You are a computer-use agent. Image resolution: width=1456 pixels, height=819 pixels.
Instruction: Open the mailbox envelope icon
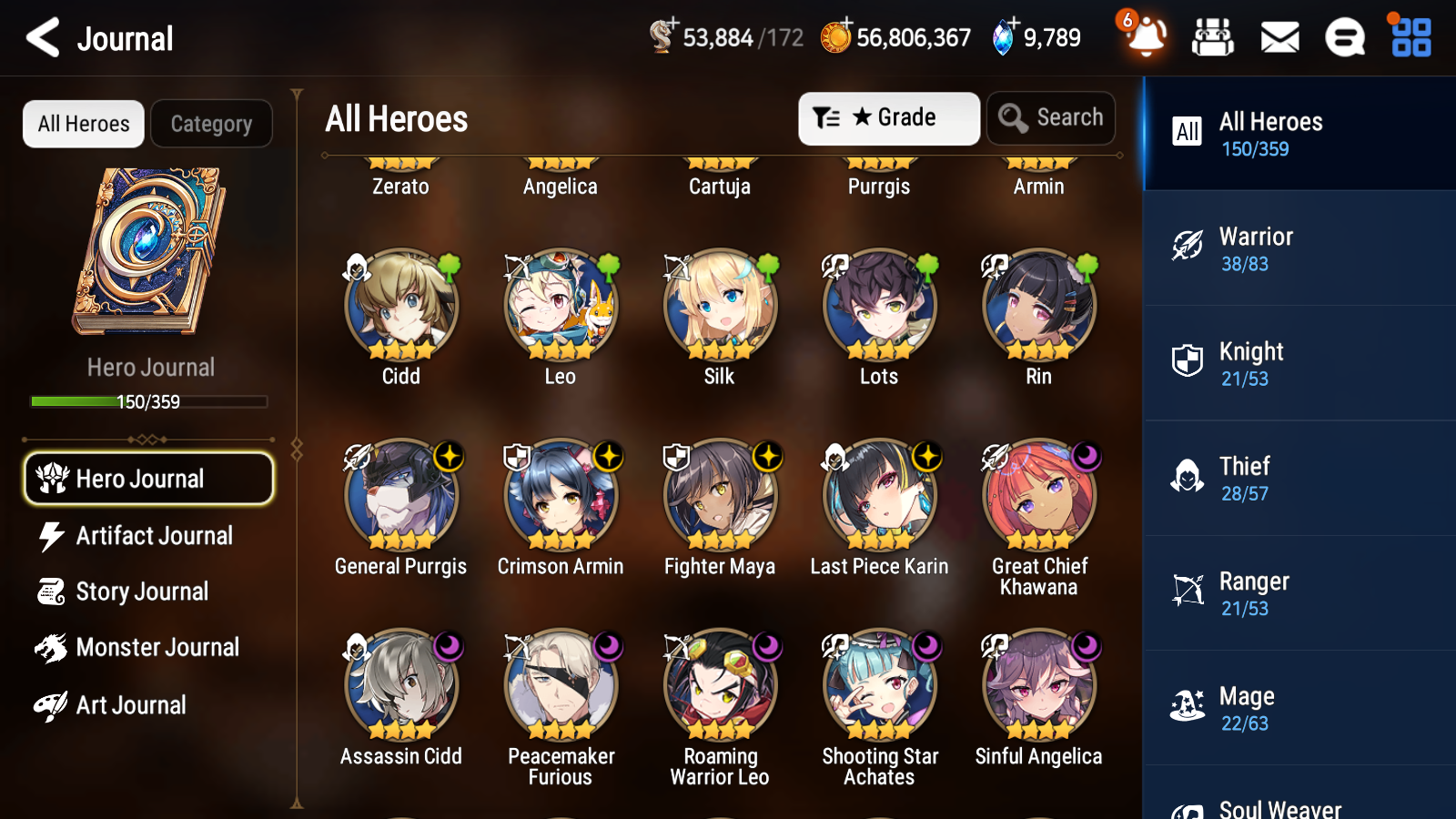click(1279, 37)
